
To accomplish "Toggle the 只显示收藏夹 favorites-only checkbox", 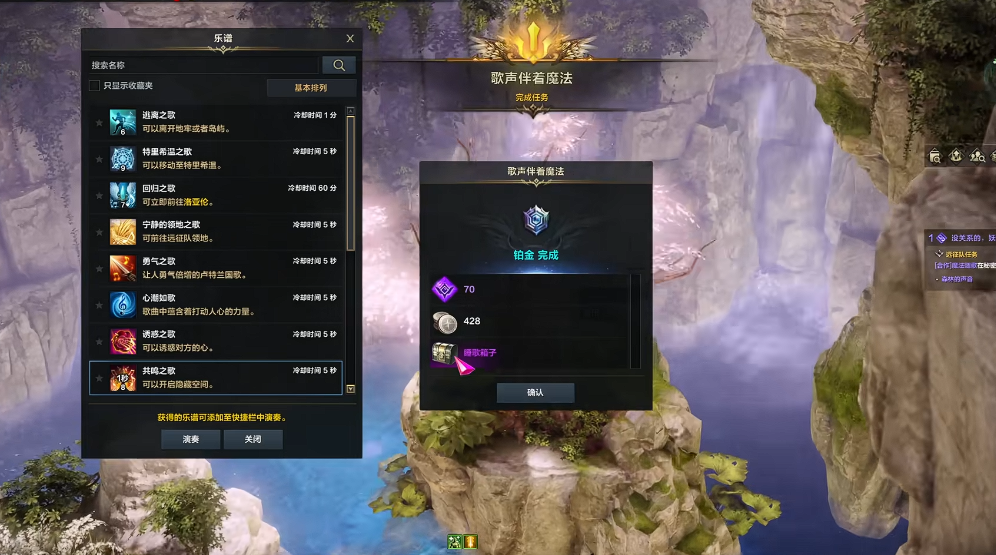I will coord(95,86).
